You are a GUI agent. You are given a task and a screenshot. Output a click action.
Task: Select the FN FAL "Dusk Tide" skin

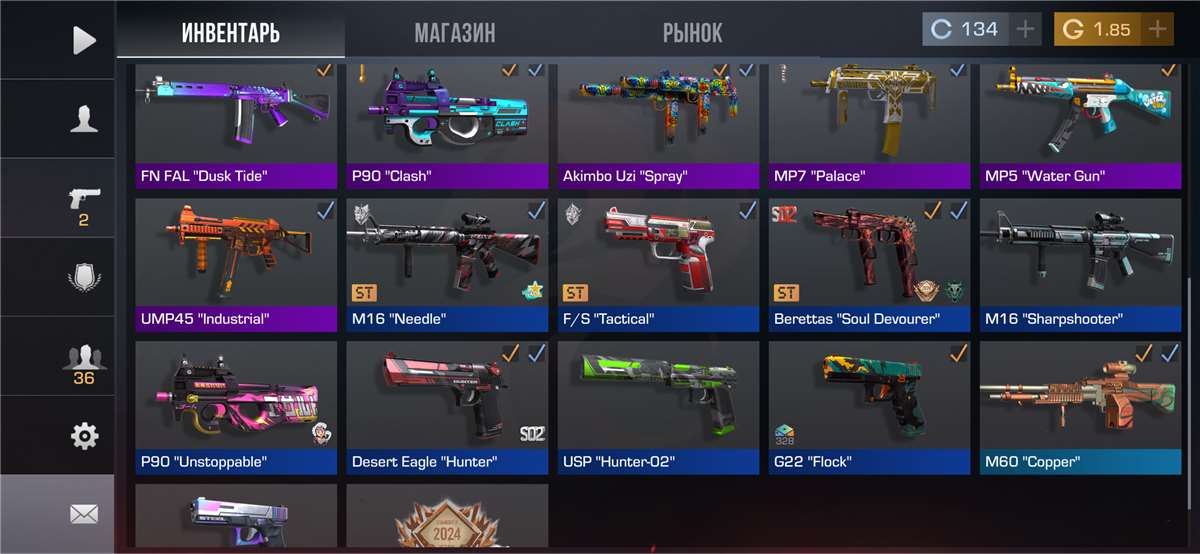coord(236,122)
